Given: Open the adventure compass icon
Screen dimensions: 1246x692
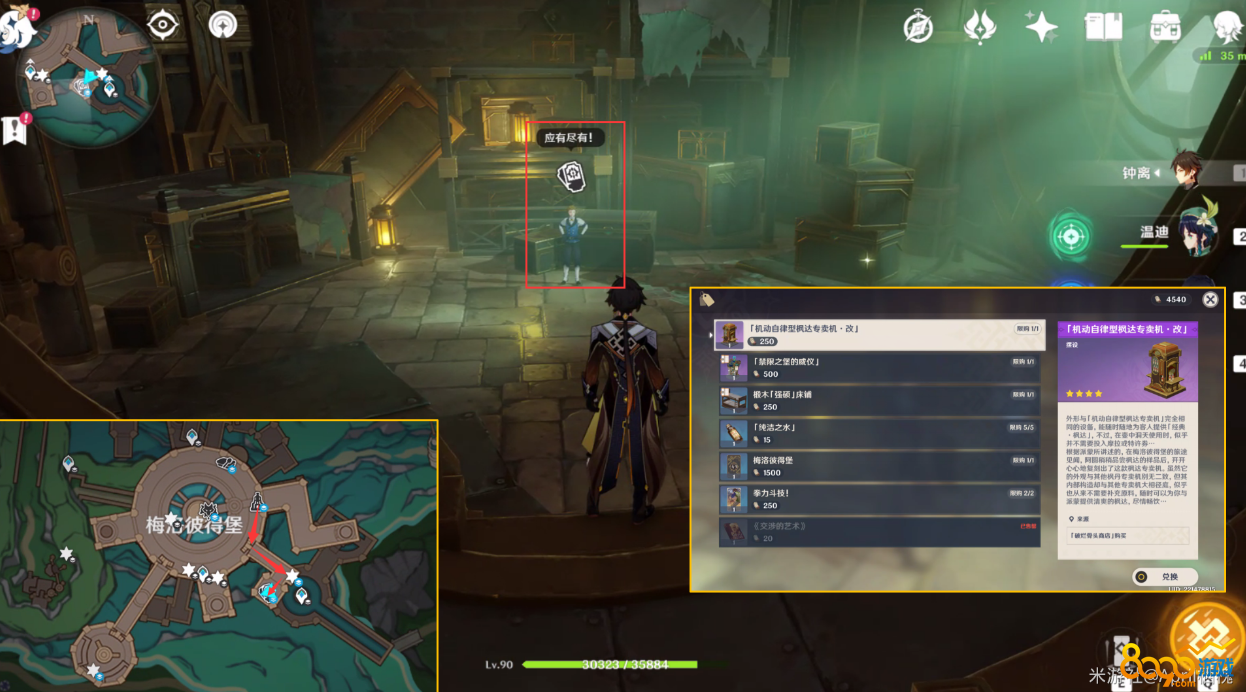Looking at the screenshot, I should pyautogui.click(x=918, y=27).
